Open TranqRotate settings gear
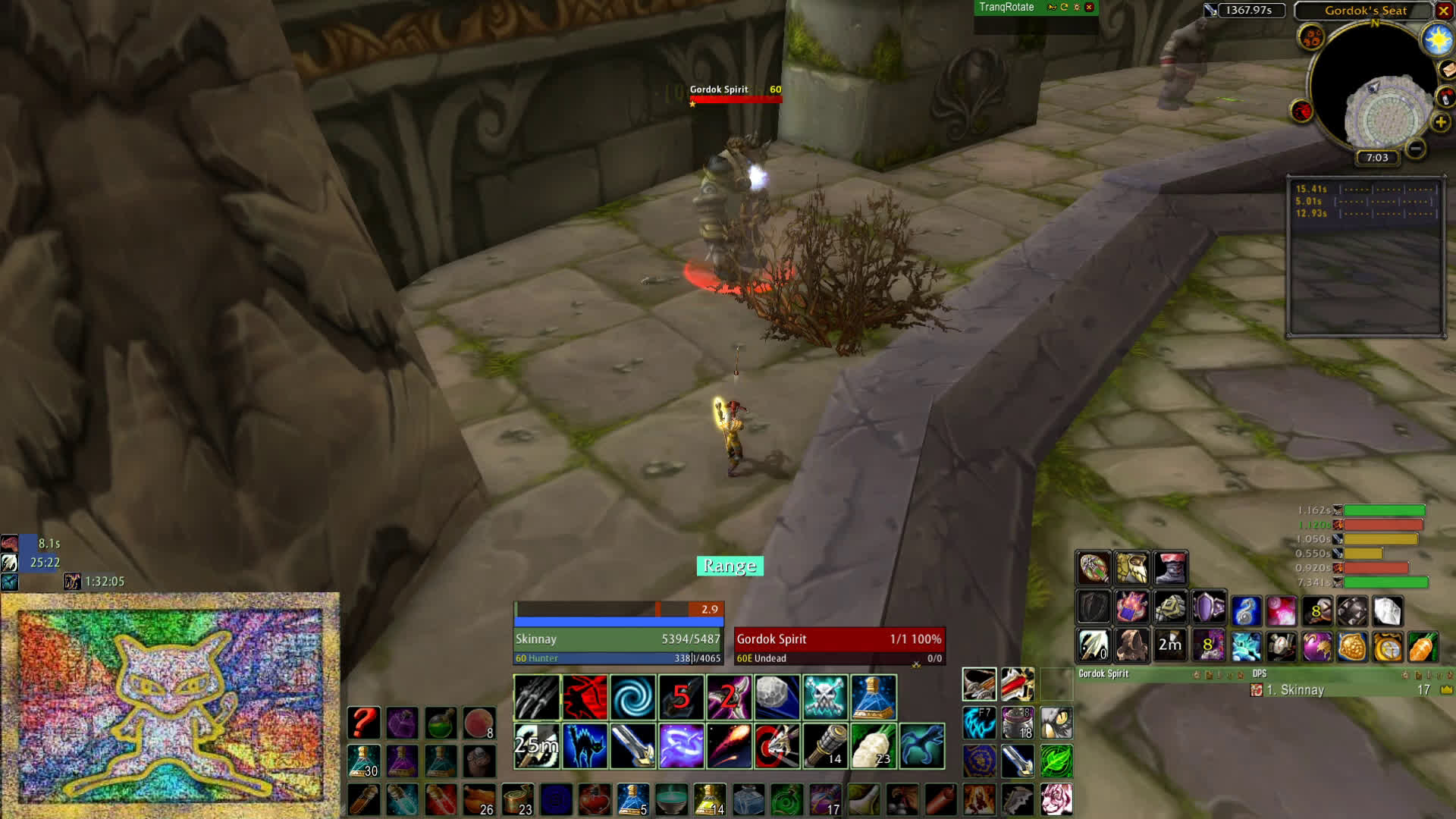Viewport: 1456px width, 819px height. coord(1077,8)
